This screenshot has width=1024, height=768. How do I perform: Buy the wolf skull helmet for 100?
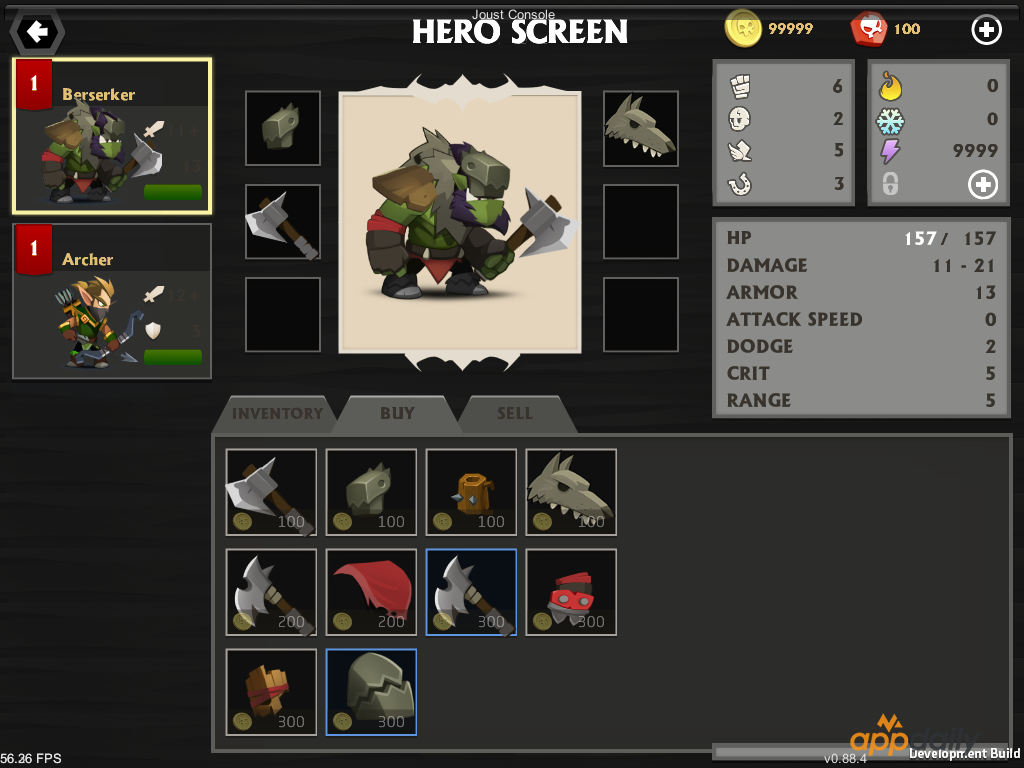[571, 492]
